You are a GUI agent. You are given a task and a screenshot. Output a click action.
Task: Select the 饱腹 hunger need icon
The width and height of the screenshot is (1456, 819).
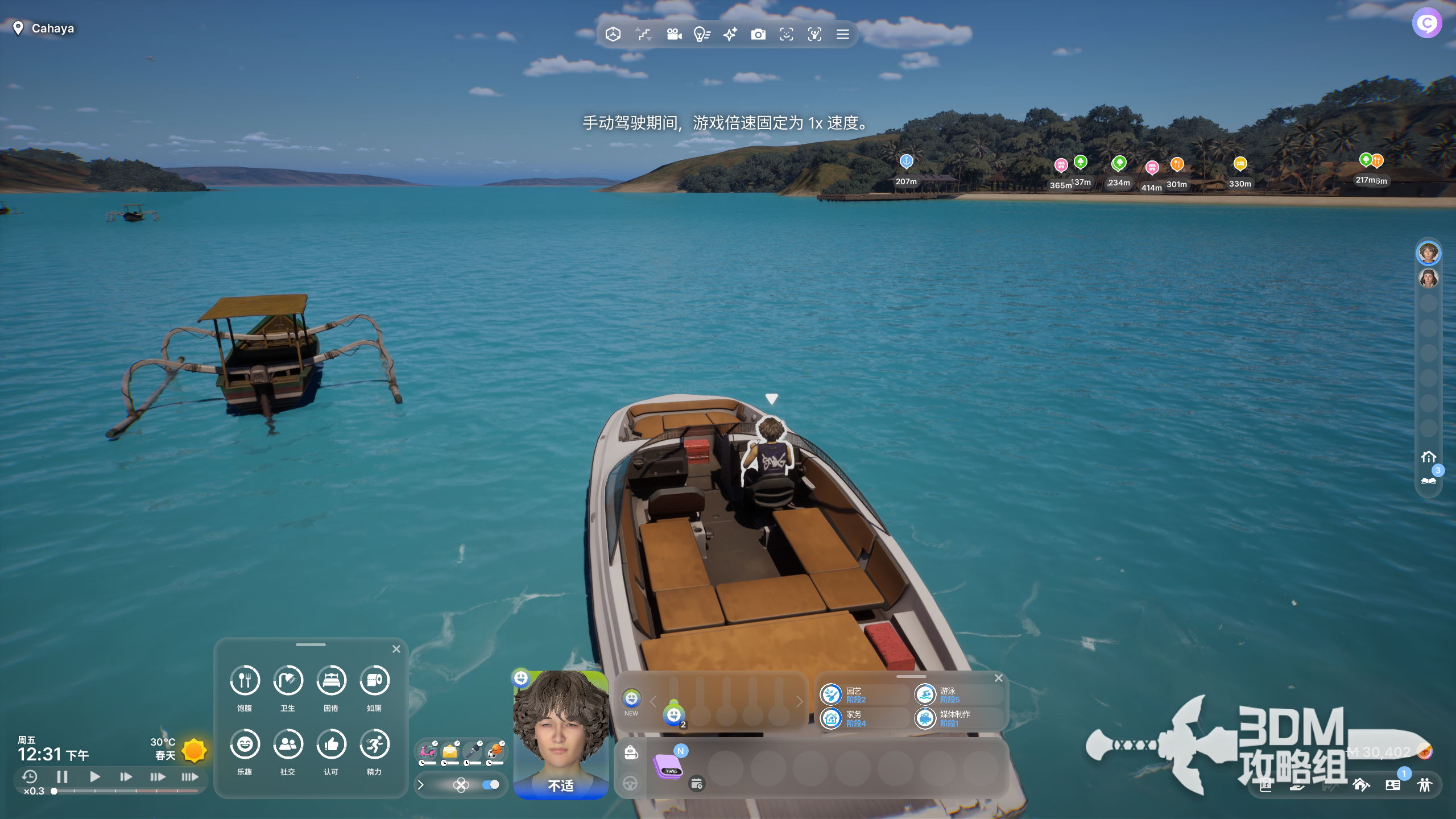click(245, 680)
